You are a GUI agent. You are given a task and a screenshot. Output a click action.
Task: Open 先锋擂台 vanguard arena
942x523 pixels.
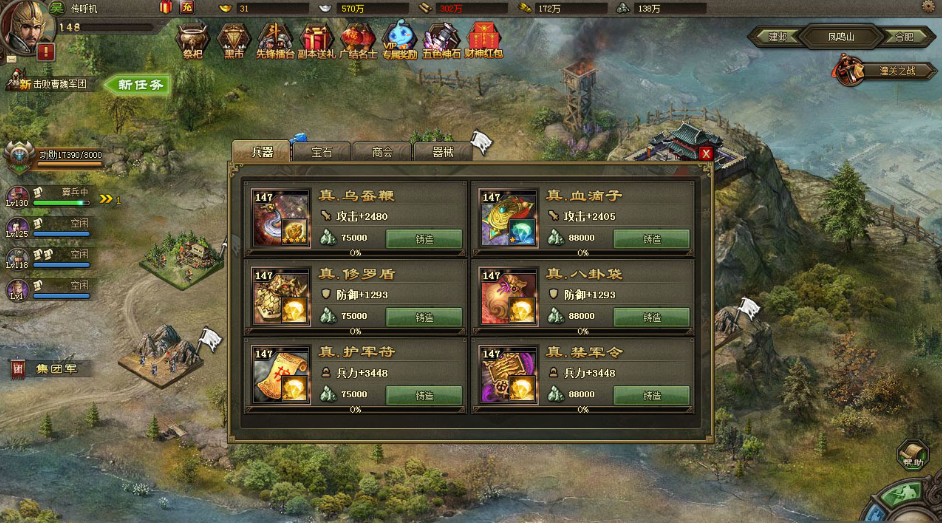point(274,41)
